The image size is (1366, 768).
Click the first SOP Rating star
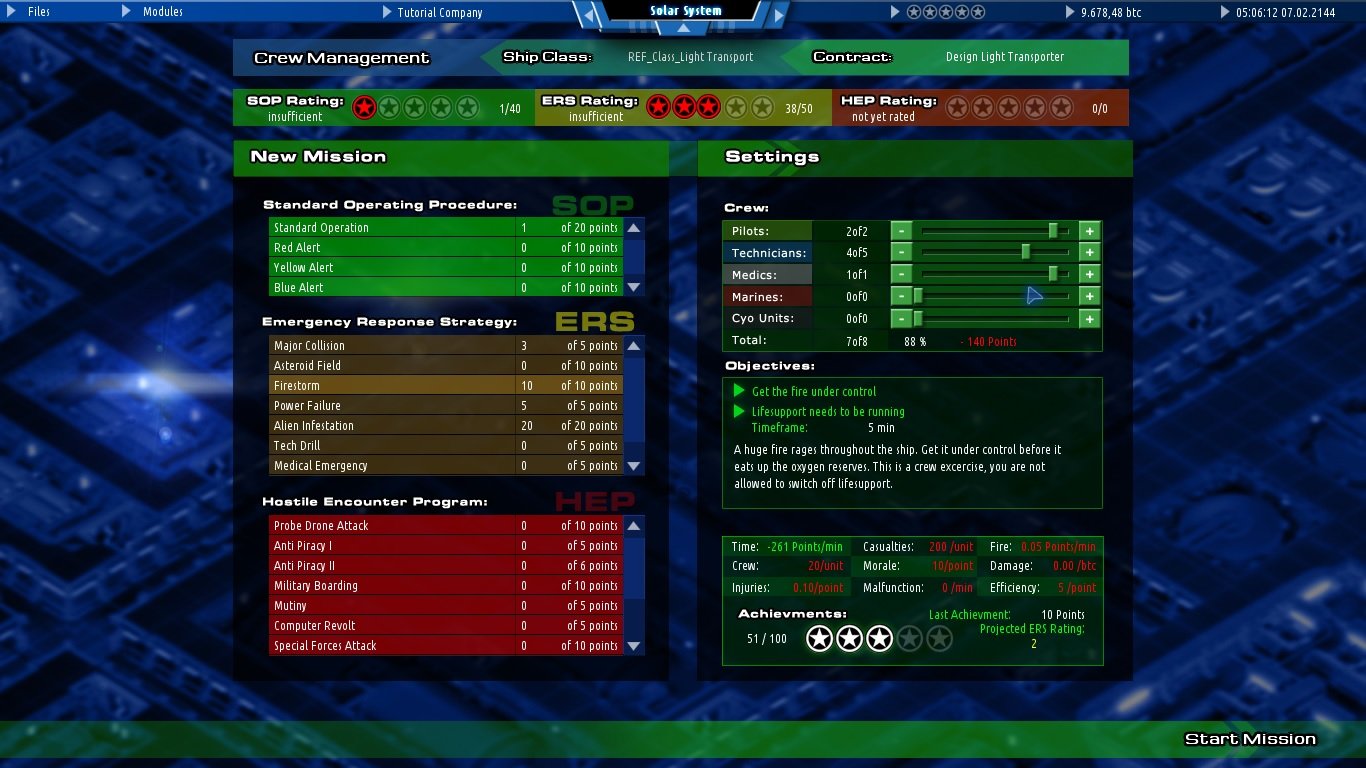pos(364,106)
